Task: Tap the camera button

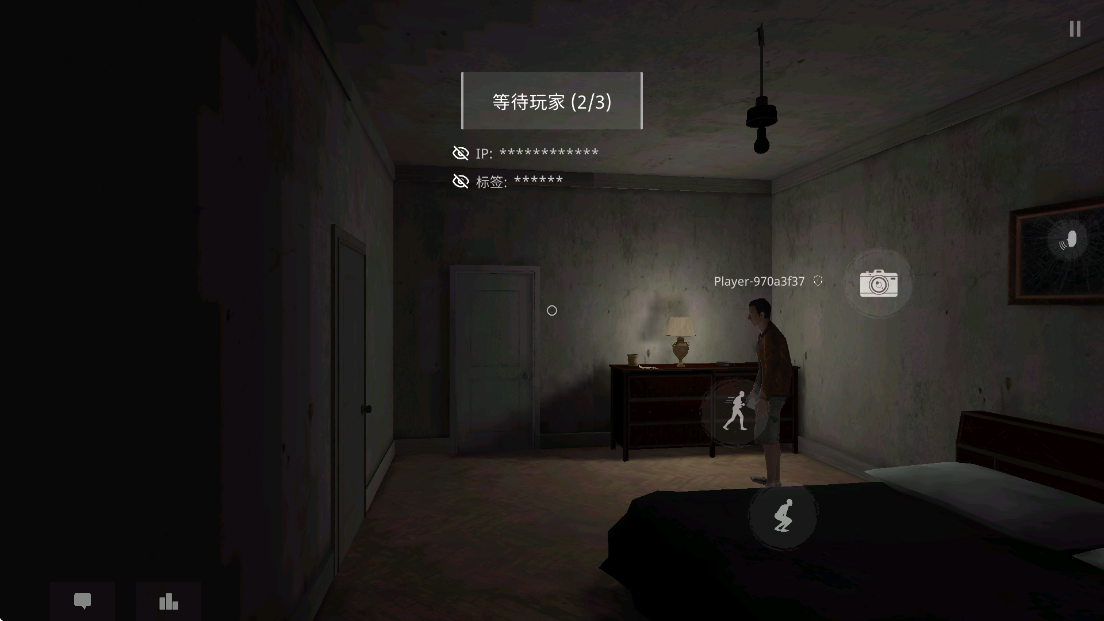Action: 878,283
